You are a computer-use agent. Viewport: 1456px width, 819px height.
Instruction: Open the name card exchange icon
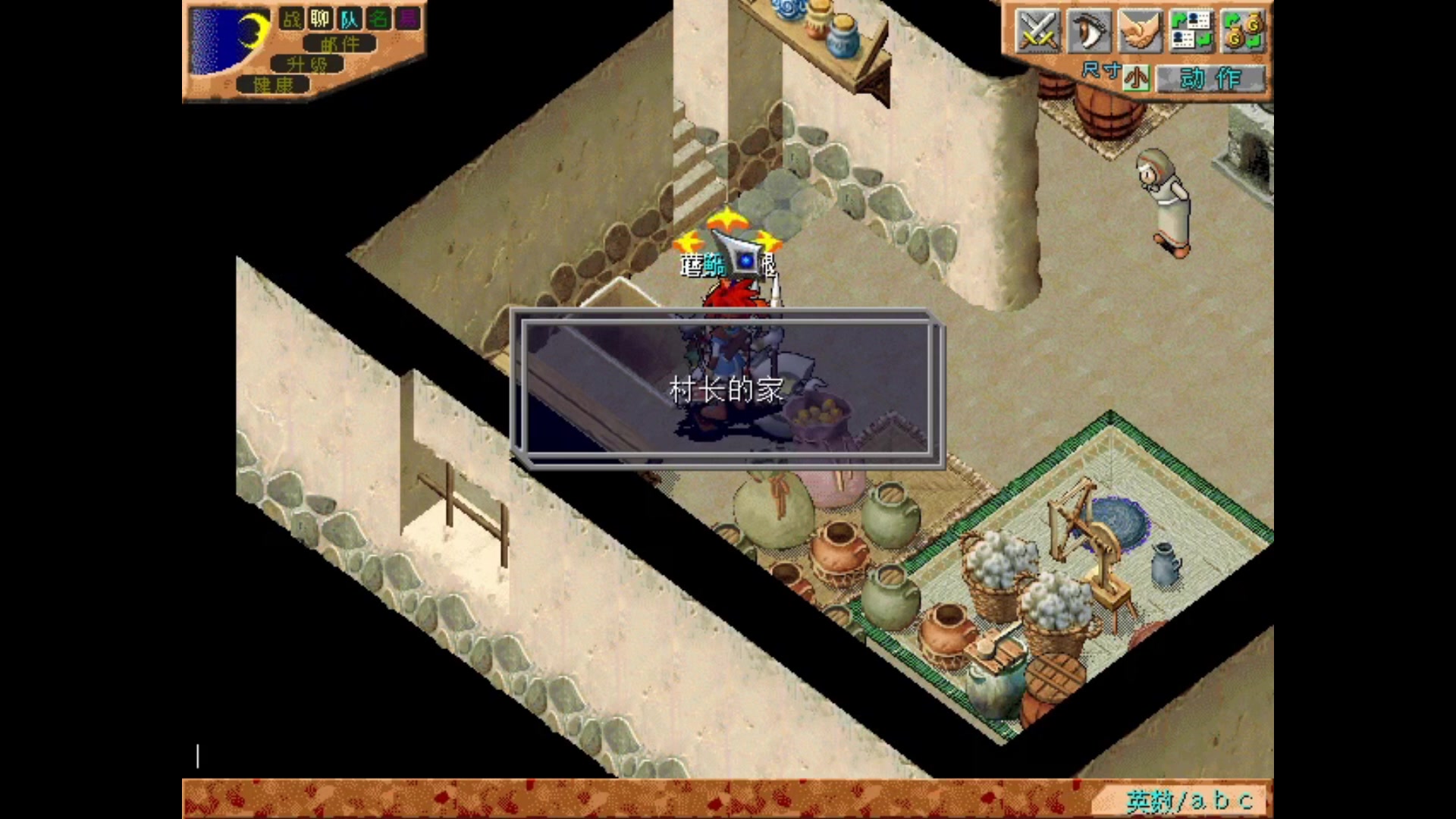click(1191, 31)
